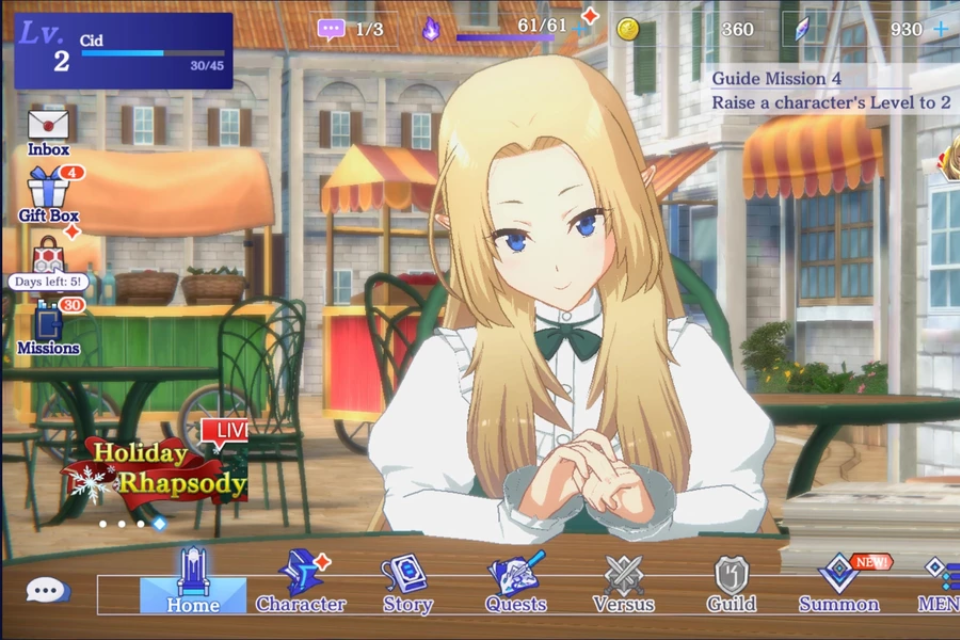The image size is (960, 640).
Task: Go to the Story tab
Action: tap(407, 582)
